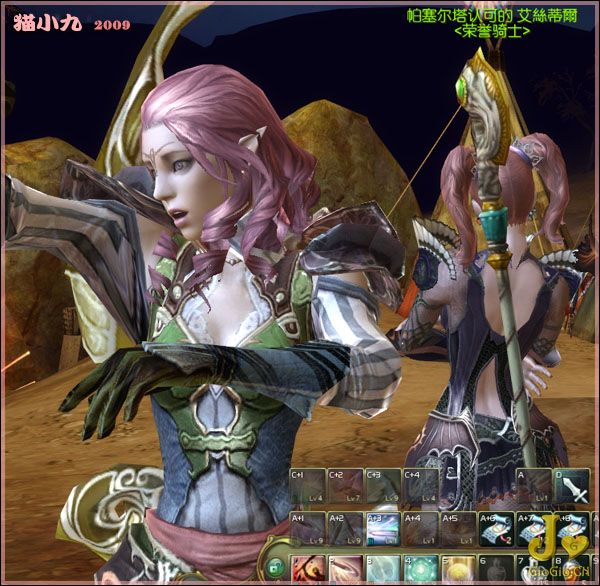Select the C+4 skill slot
The height and width of the screenshot is (586, 600).
(x=420, y=485)
